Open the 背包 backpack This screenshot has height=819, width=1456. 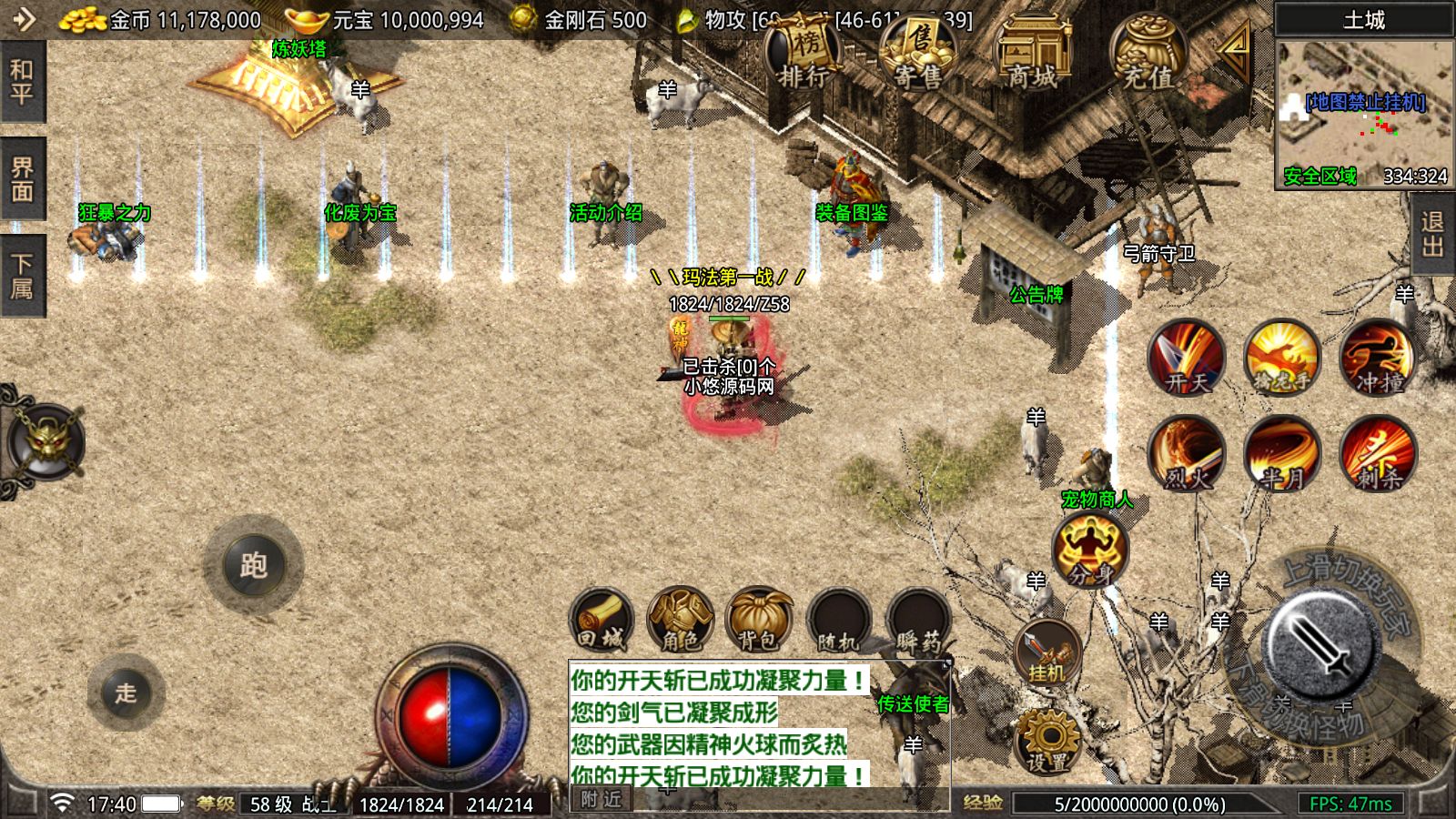pyautogui.click(x=758, y=621)
